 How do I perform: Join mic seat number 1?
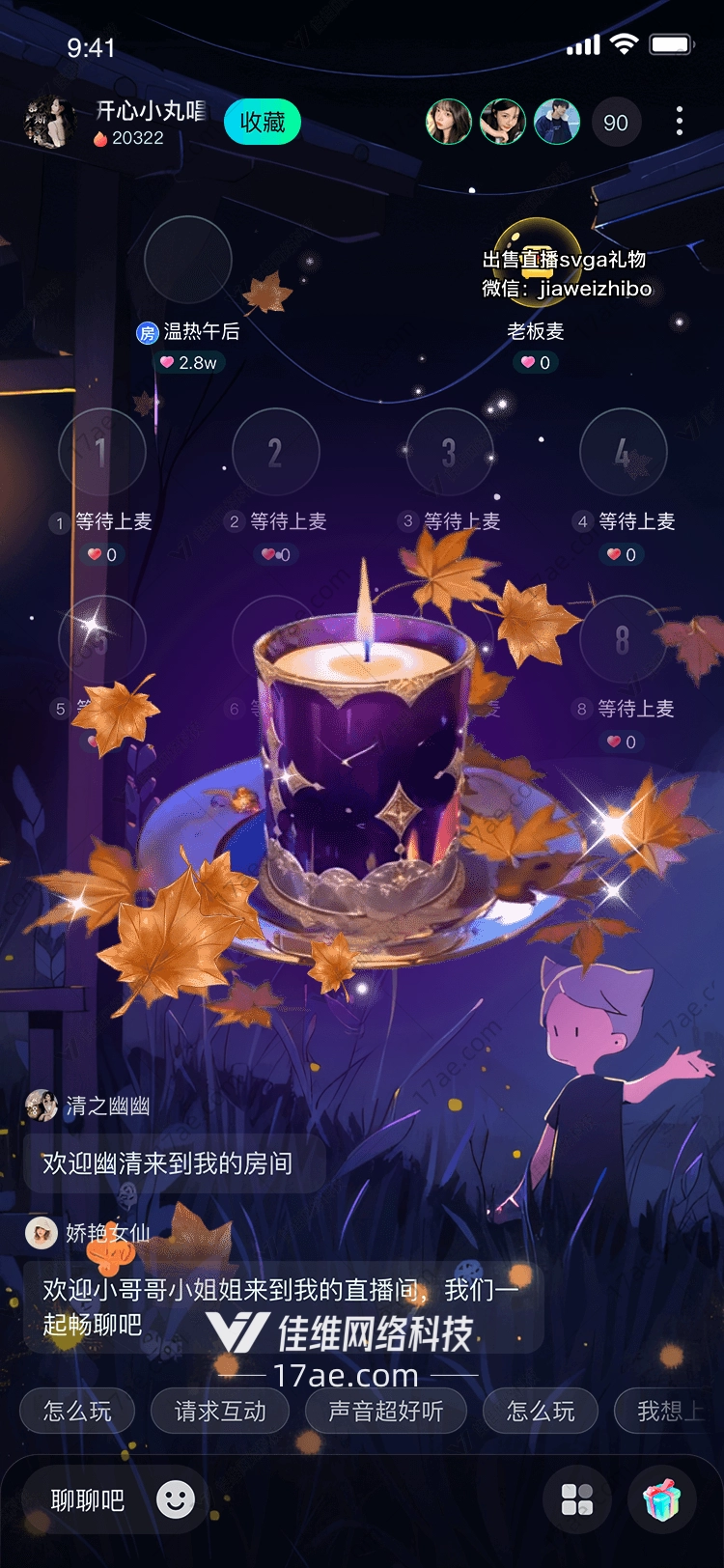point(101,452)
